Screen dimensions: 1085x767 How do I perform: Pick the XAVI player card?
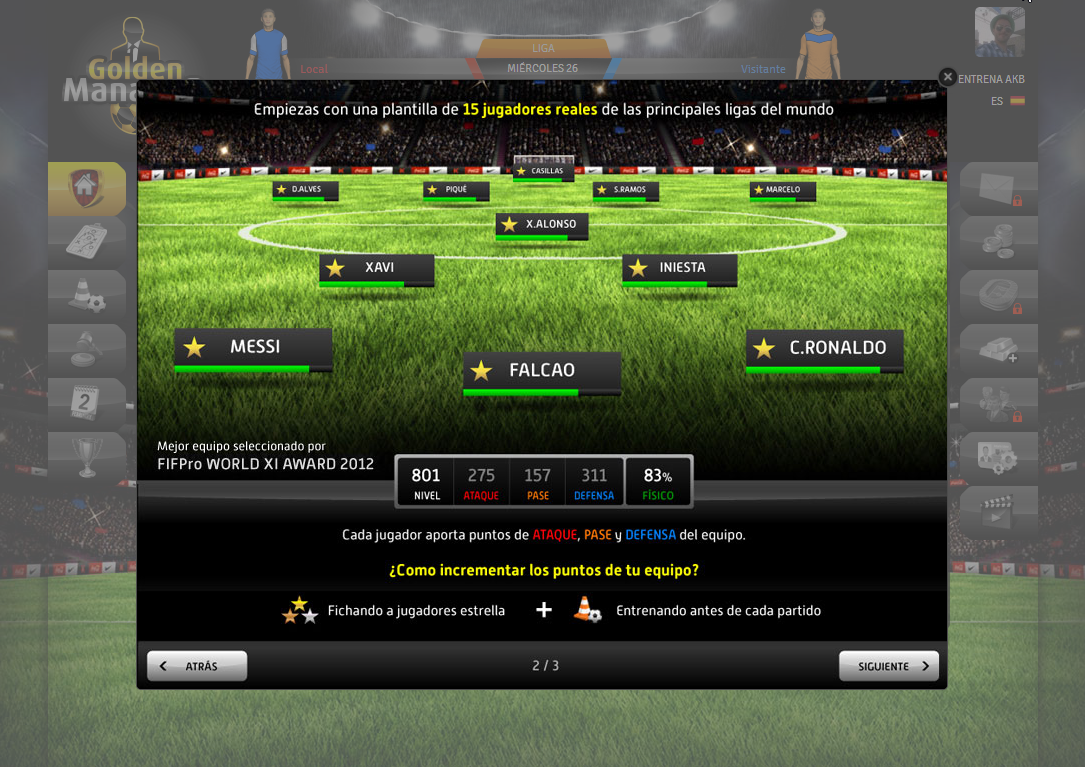[377, 268]
